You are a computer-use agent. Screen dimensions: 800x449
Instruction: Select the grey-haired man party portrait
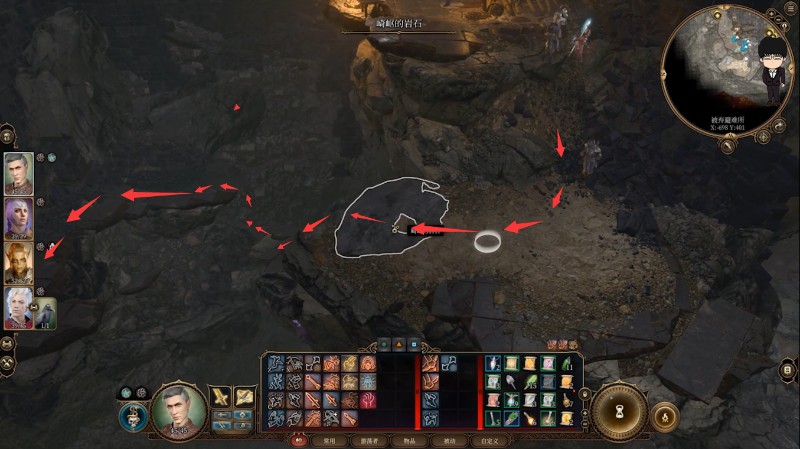pyautogui.click(x=18, y=173)
